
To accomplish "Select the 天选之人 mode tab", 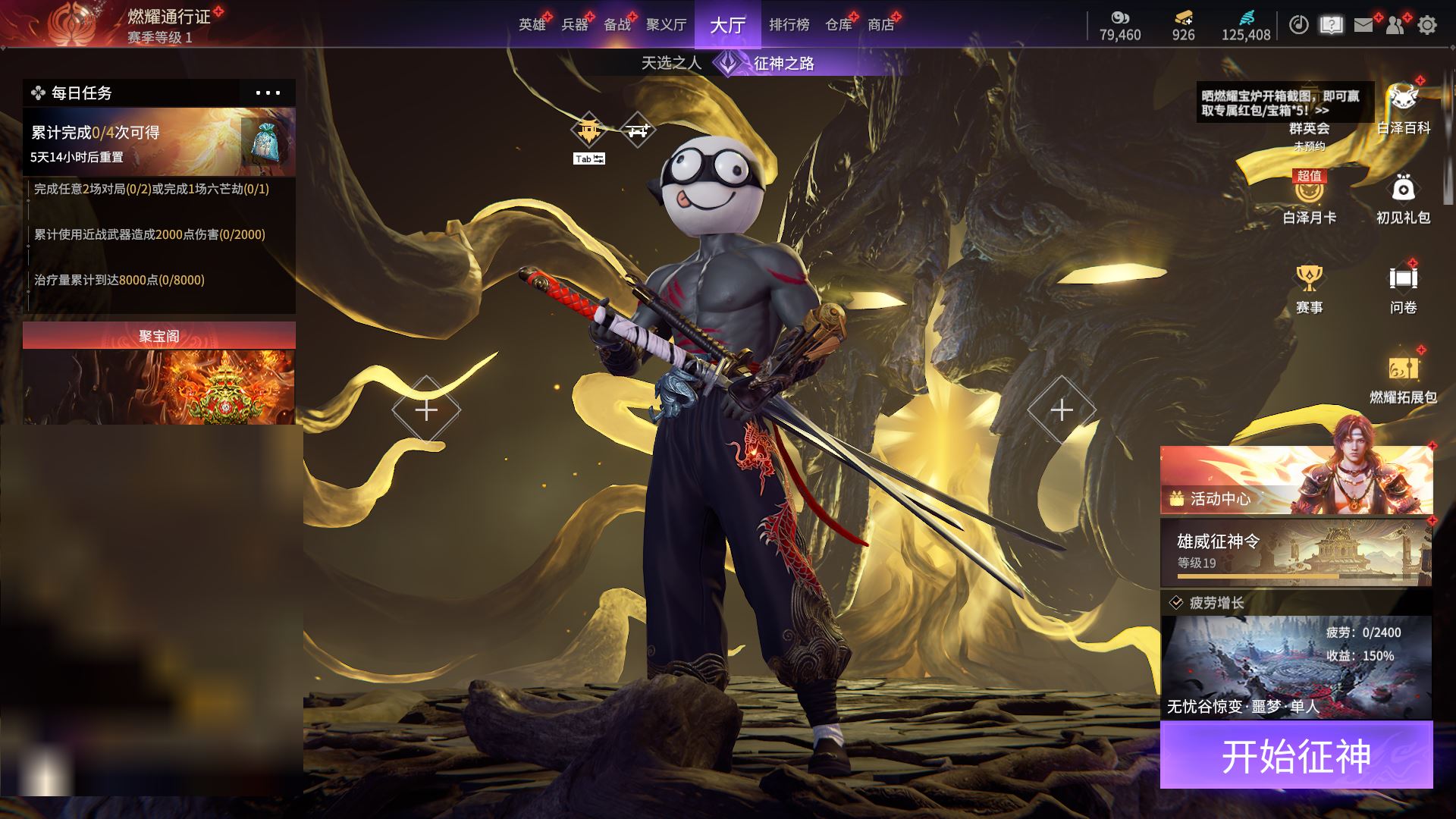I will pos(671,63).
